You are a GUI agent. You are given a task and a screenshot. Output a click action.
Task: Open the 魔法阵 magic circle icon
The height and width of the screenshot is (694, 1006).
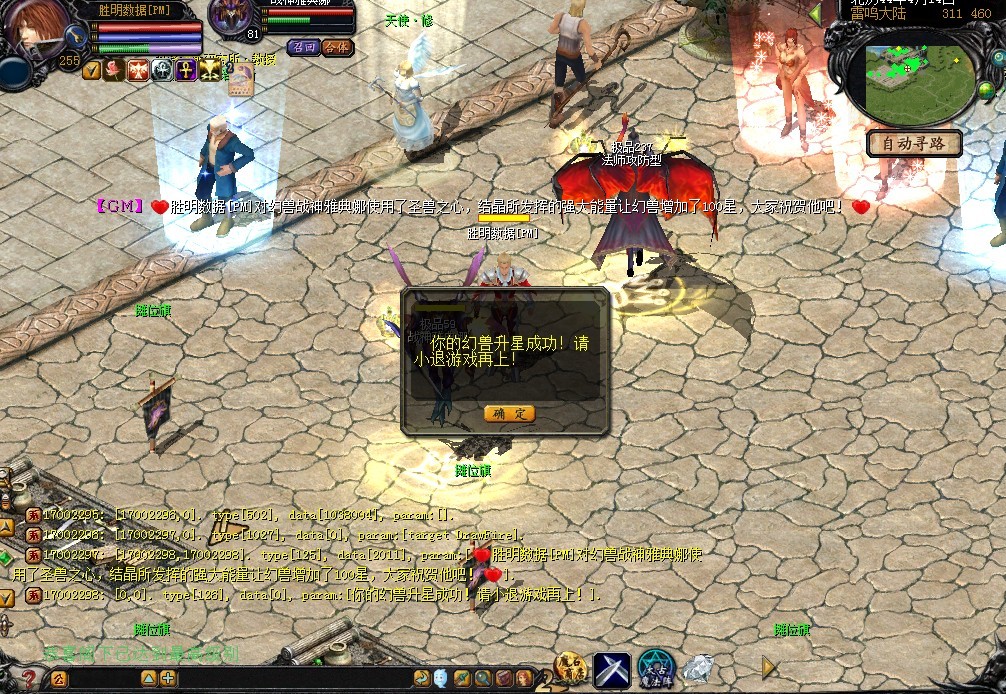(657, 670)
